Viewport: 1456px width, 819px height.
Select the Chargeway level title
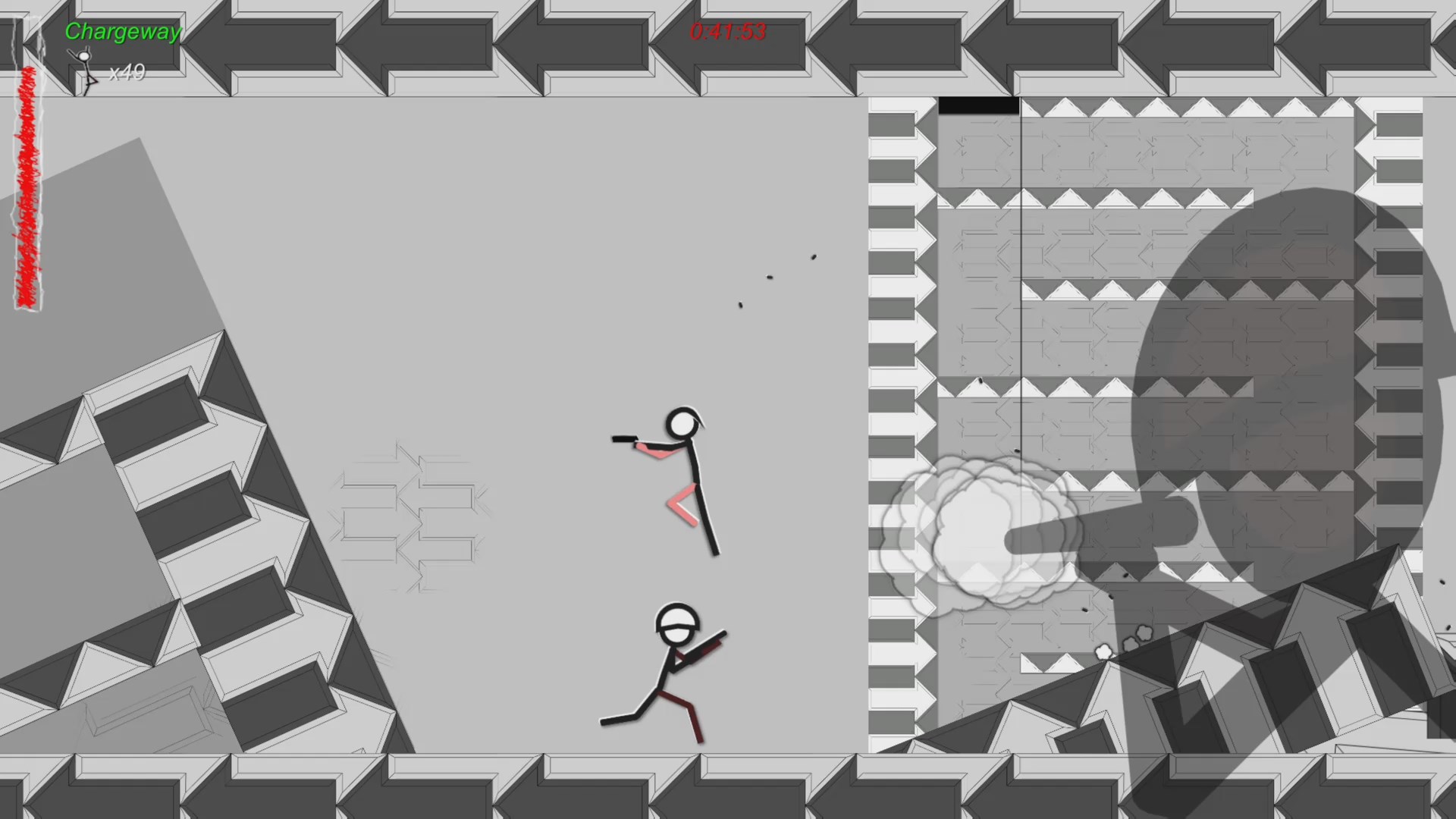pos(123,32)
